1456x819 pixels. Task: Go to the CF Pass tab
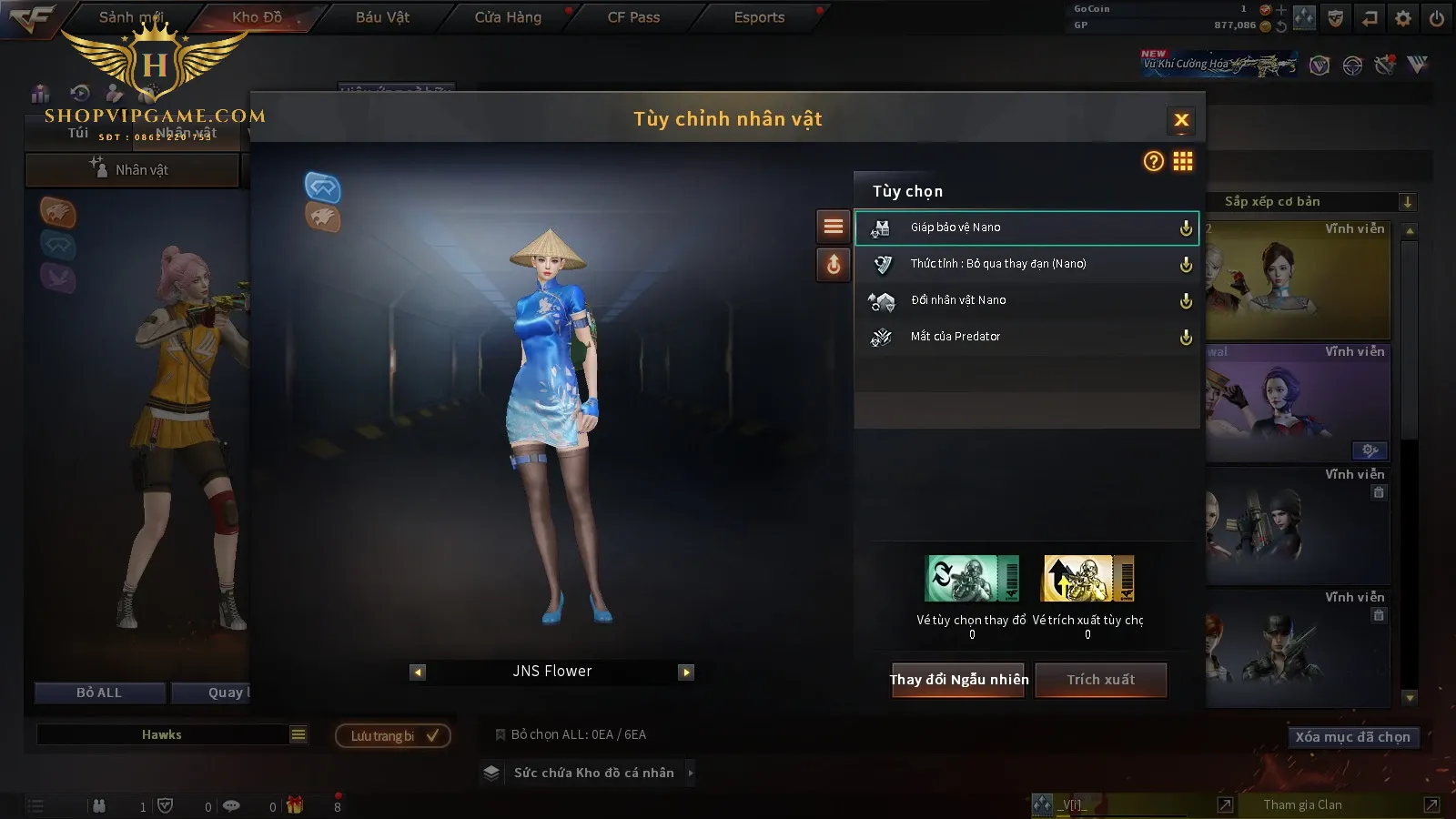click(x=633, y=17)
